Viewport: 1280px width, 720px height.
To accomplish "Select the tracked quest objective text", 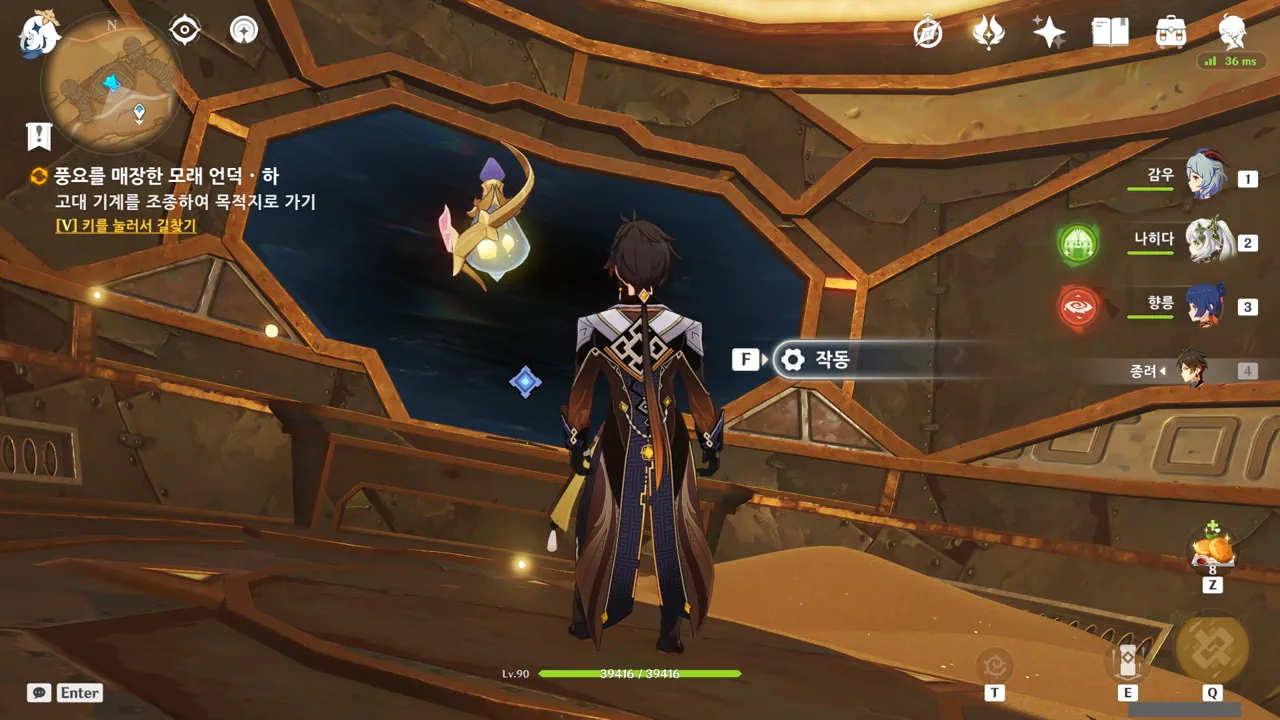I will tap(185, 202).
